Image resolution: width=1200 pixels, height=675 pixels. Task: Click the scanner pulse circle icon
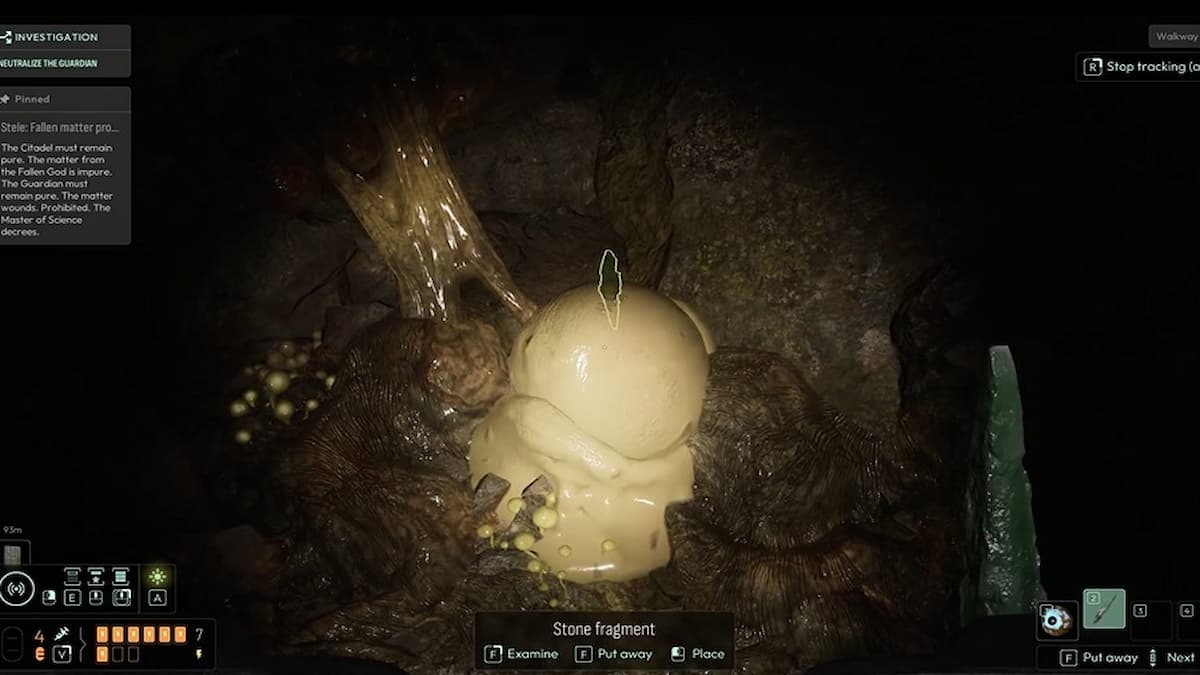pos(17,589)
